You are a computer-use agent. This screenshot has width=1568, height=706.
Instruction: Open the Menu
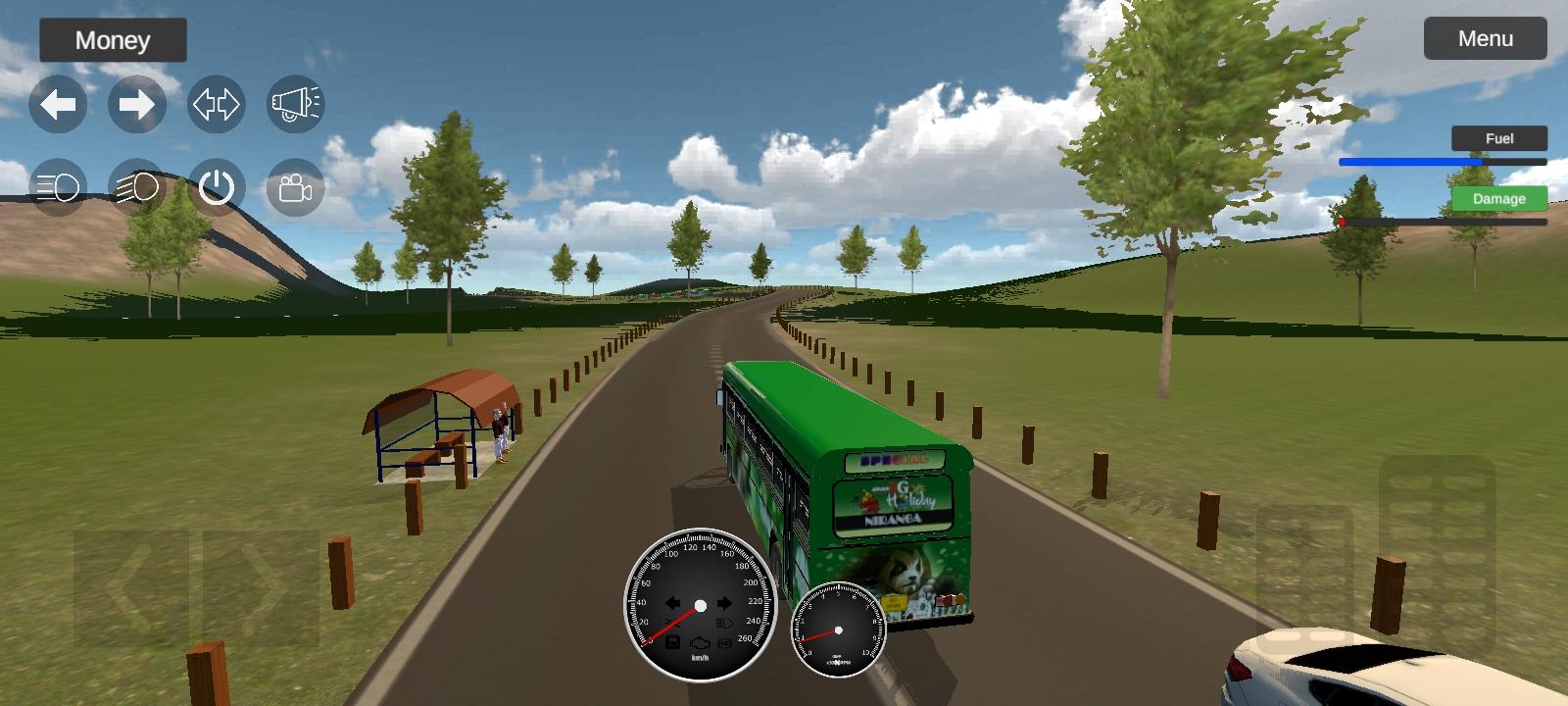[x=1486, y=39]
